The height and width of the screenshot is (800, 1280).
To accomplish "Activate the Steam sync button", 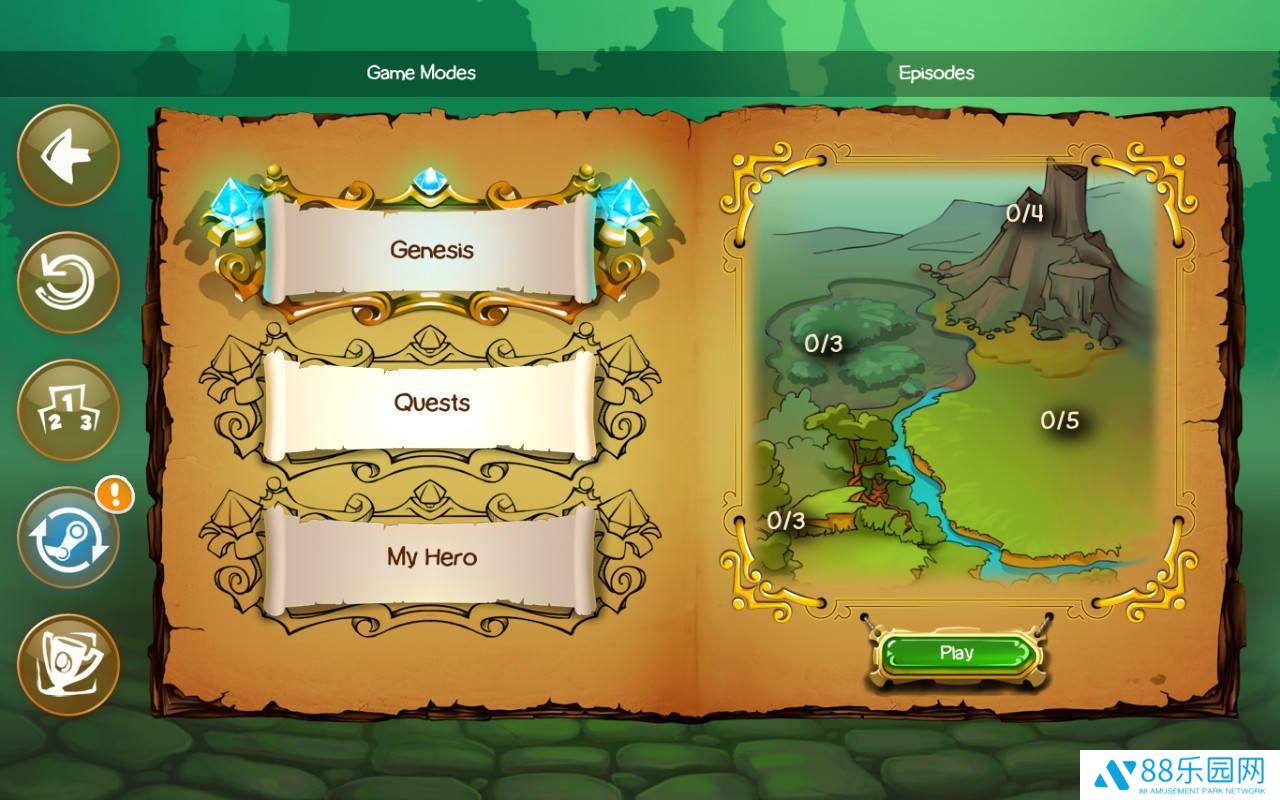I will click(x=68, y=538).
